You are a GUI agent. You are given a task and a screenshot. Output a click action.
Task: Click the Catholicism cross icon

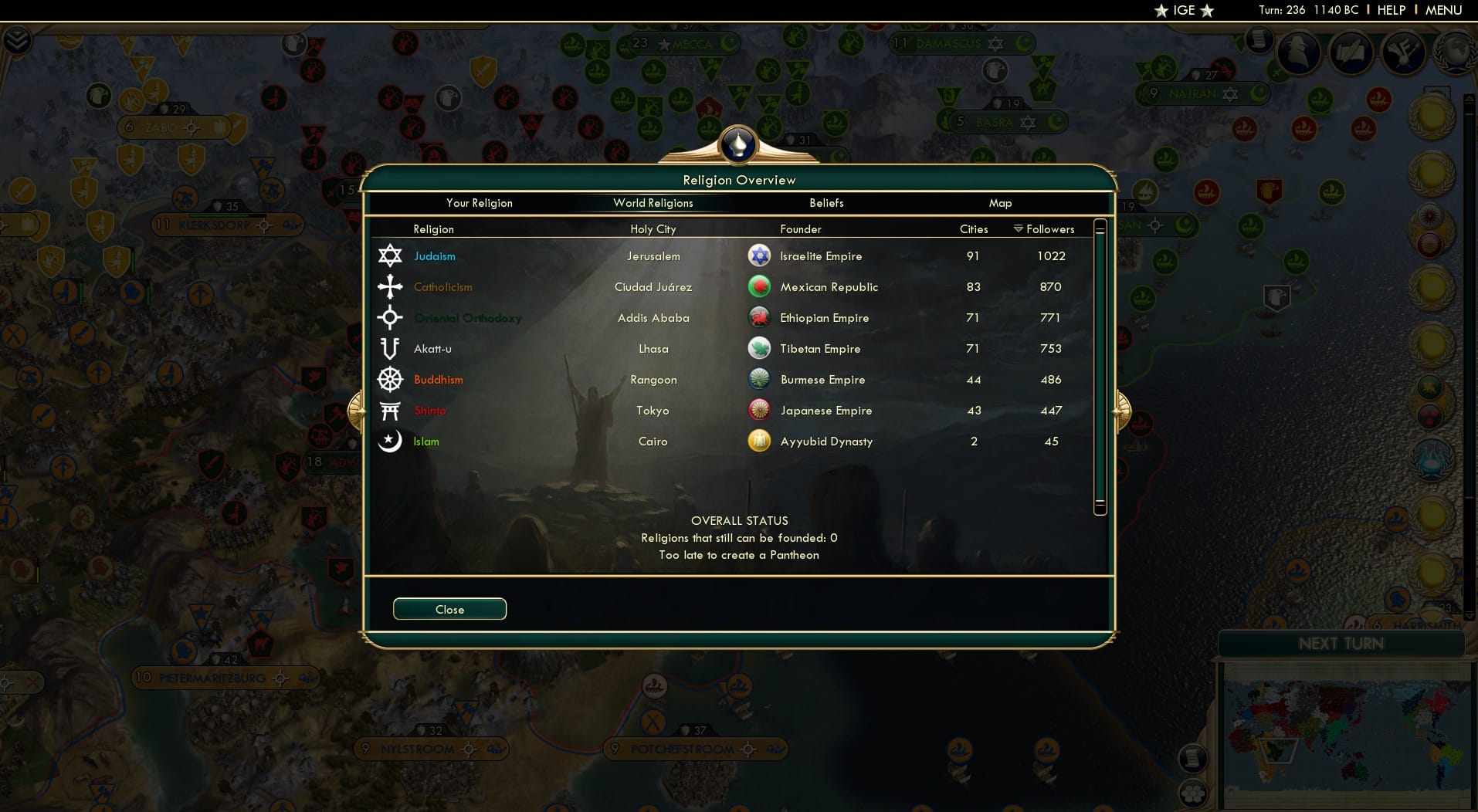391,286
